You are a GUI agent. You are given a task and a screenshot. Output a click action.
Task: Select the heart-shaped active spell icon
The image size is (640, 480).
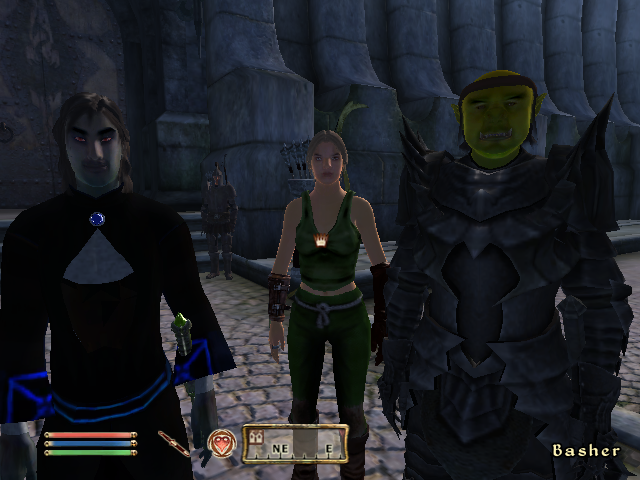click(x=221, y=443)
